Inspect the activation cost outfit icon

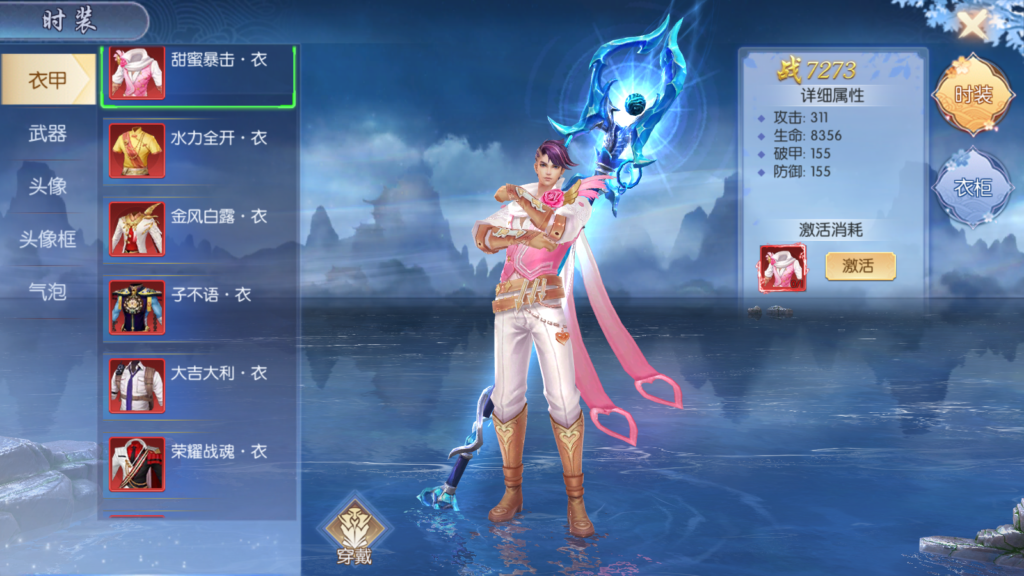782,268
